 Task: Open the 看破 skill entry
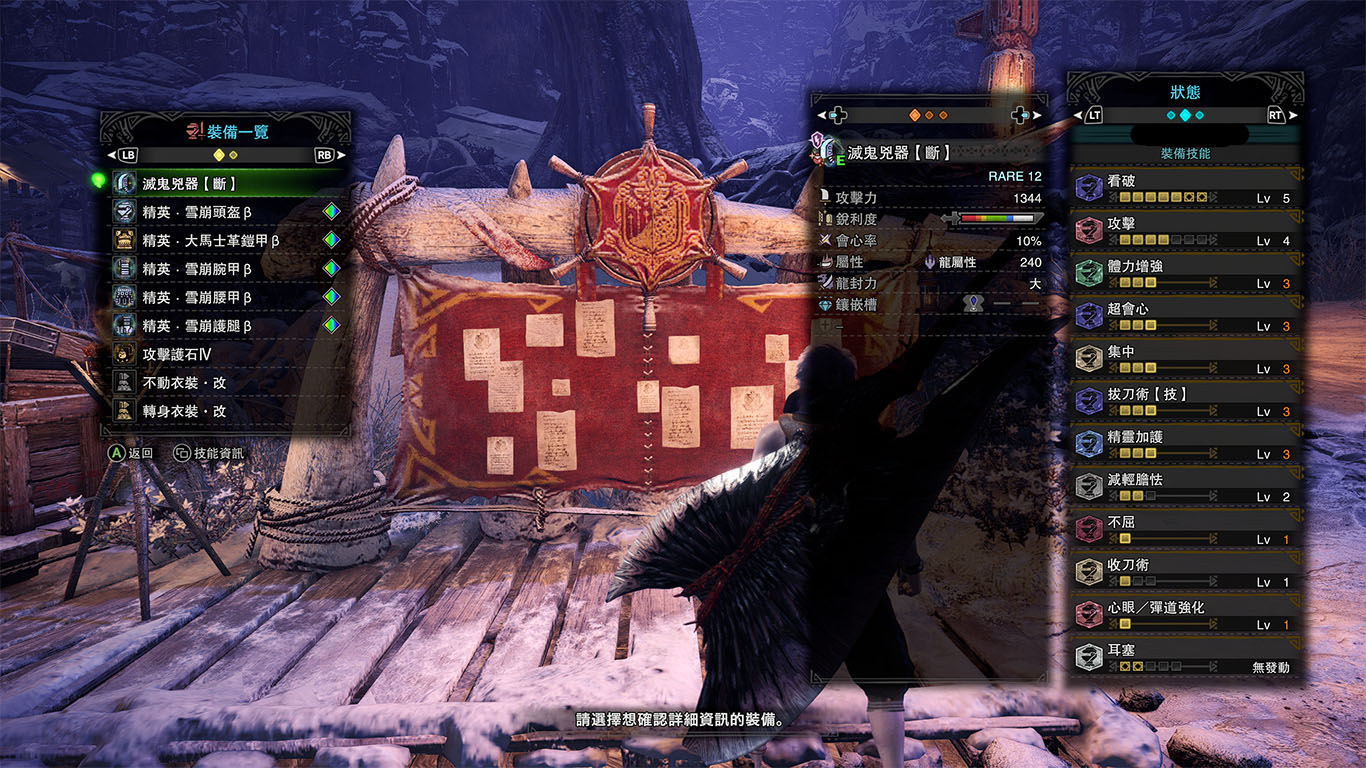pyautogui.click(x=1185, y=190)
